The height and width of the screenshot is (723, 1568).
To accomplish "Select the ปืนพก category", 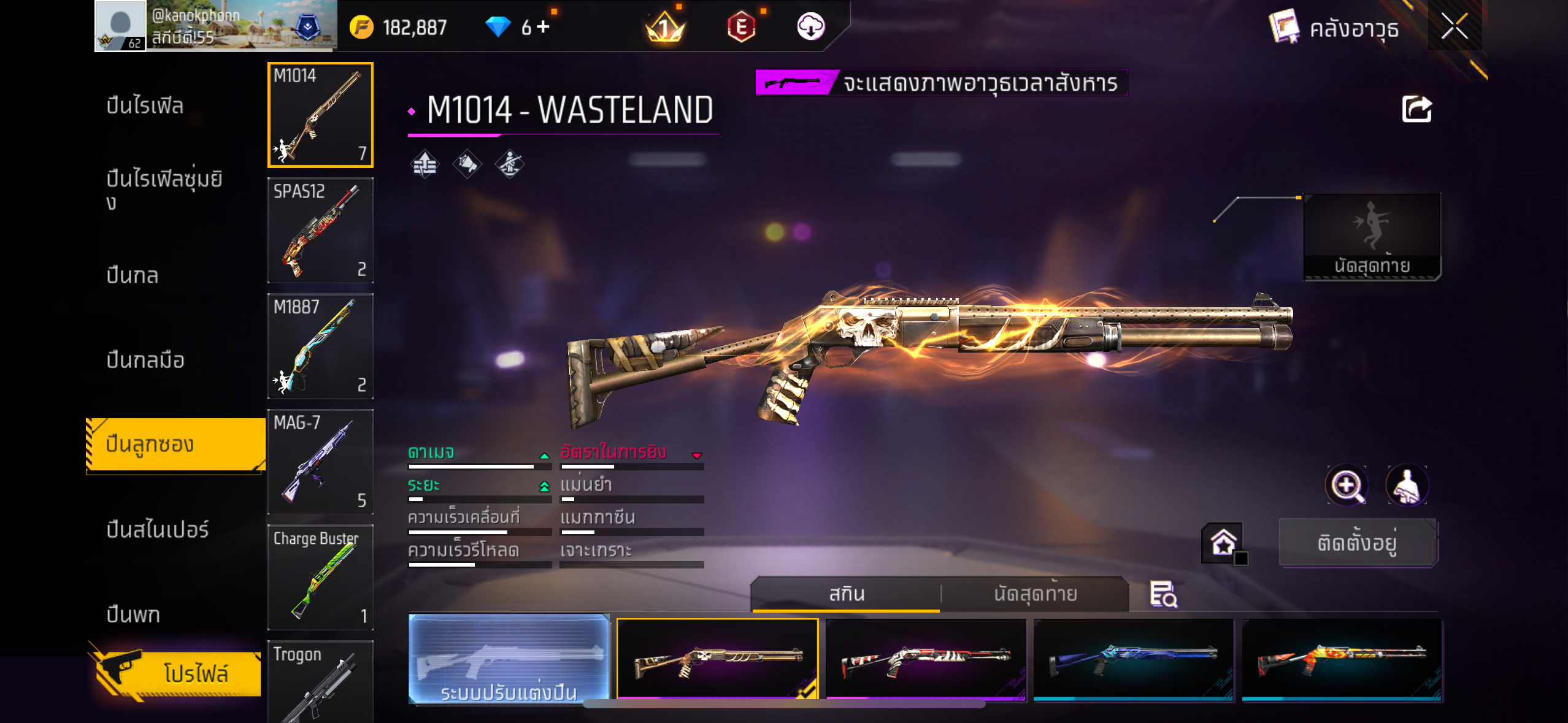I will click(x=133, y=614).
